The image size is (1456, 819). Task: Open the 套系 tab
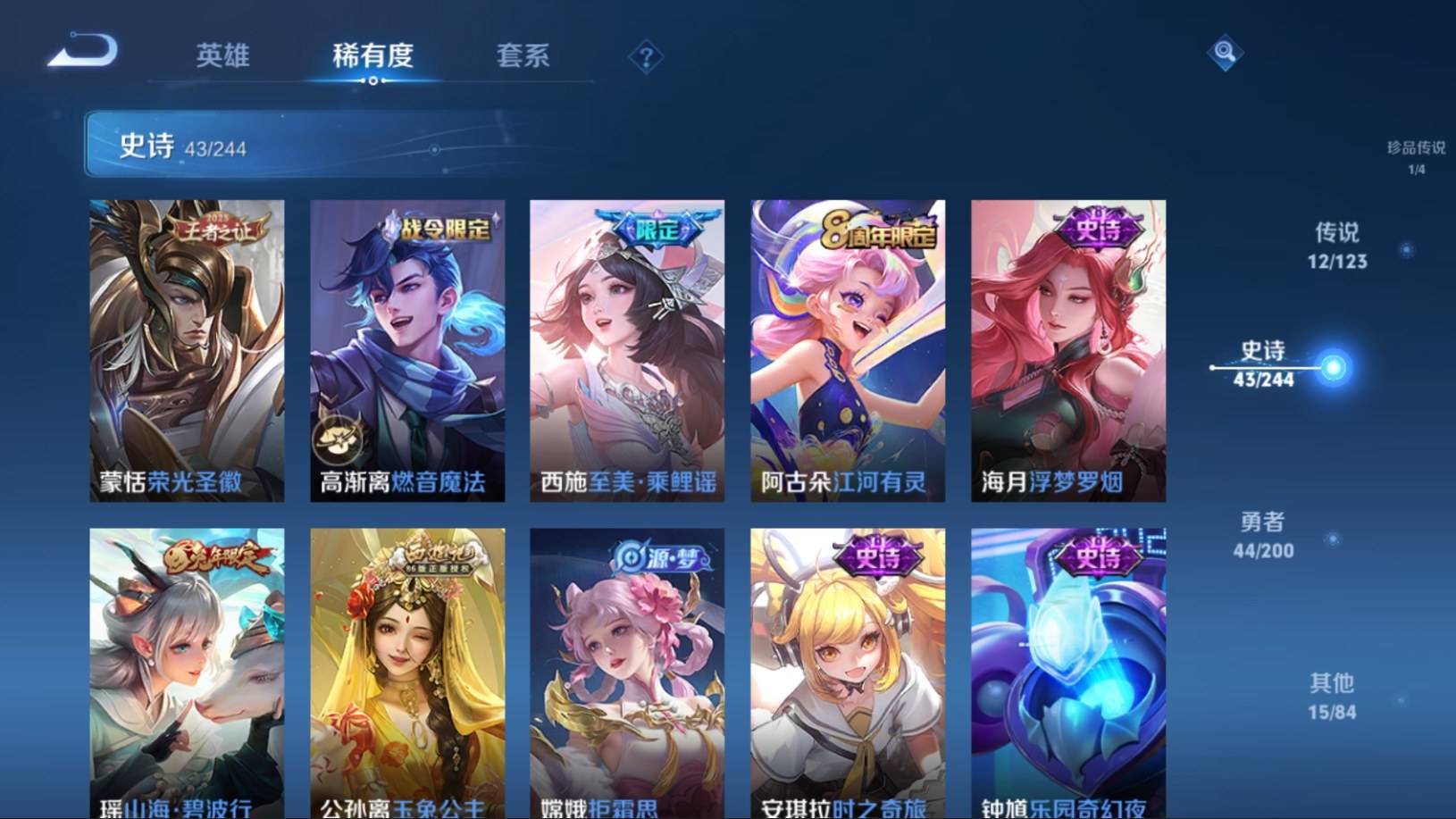(x=523, y=55)
